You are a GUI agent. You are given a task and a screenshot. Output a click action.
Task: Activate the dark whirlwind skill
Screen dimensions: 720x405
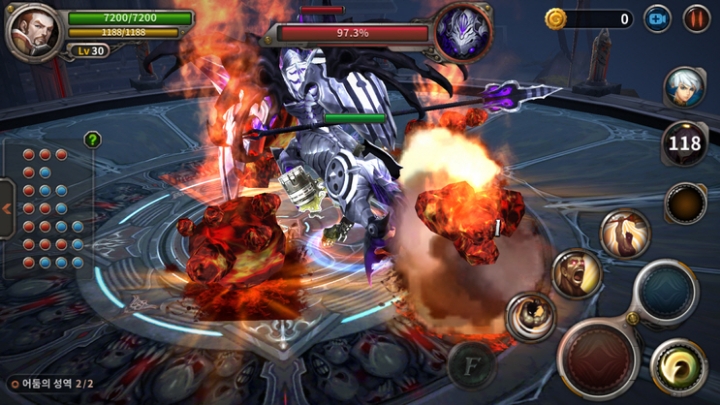click(x=530, y=317)
